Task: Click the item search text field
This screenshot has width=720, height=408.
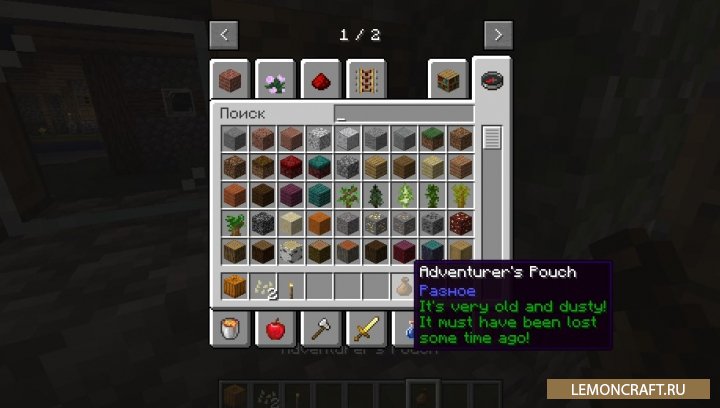Action: pos(404,114)
